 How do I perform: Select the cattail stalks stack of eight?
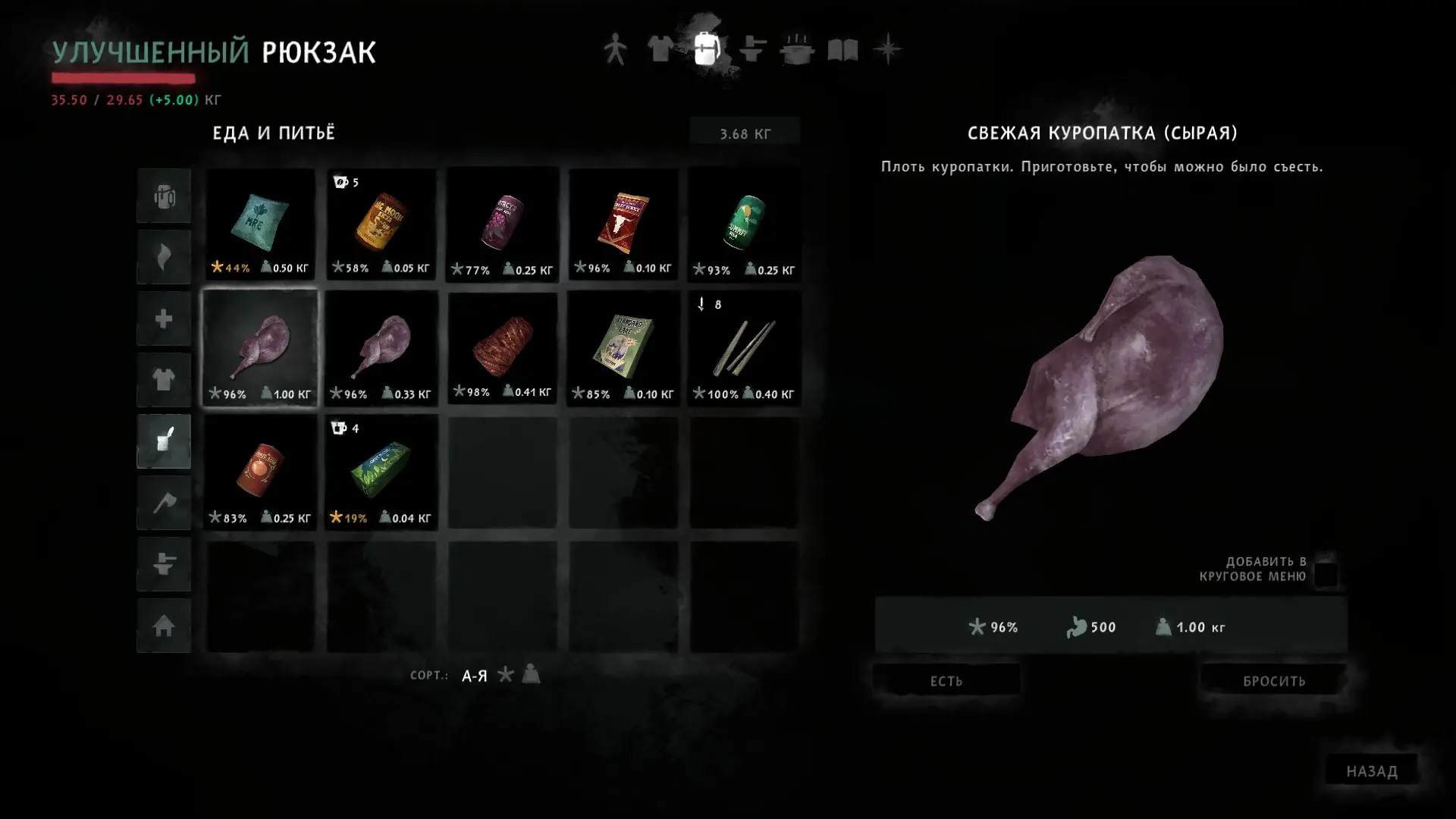click(744, 349)
